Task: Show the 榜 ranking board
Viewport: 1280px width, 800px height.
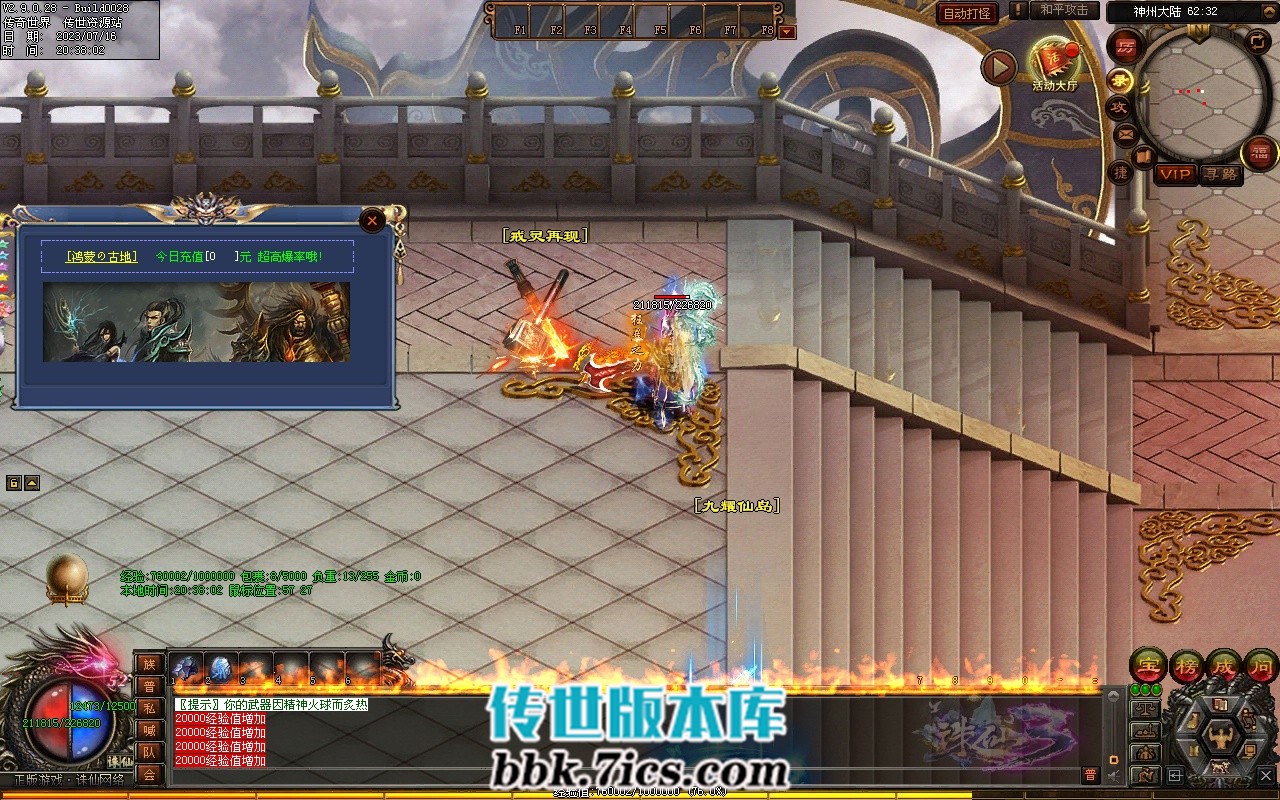Action: (1187, 666)
